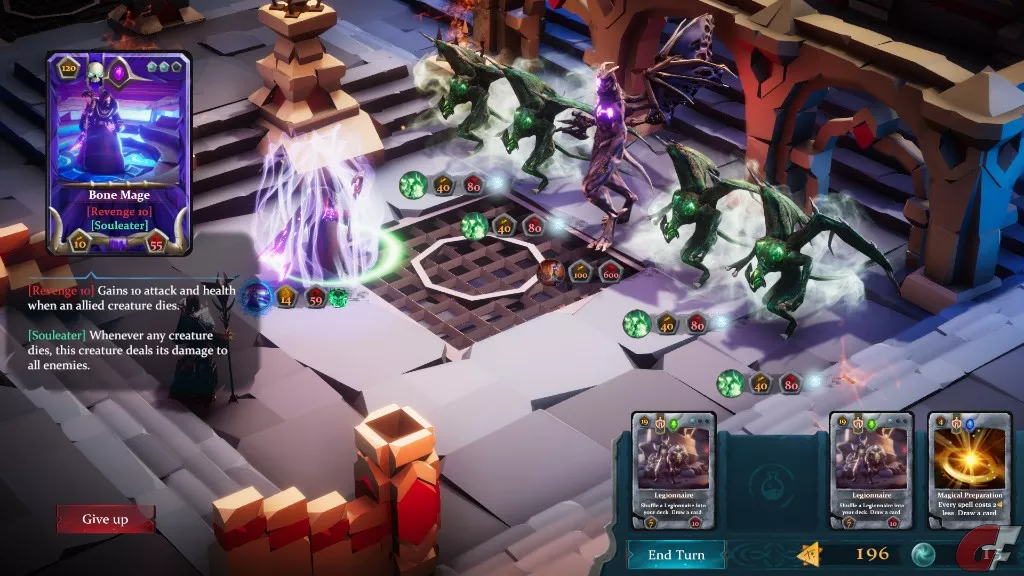
Task: Select the unit portrait with 100 attack, 600 health
Action: tap(550, 272)
